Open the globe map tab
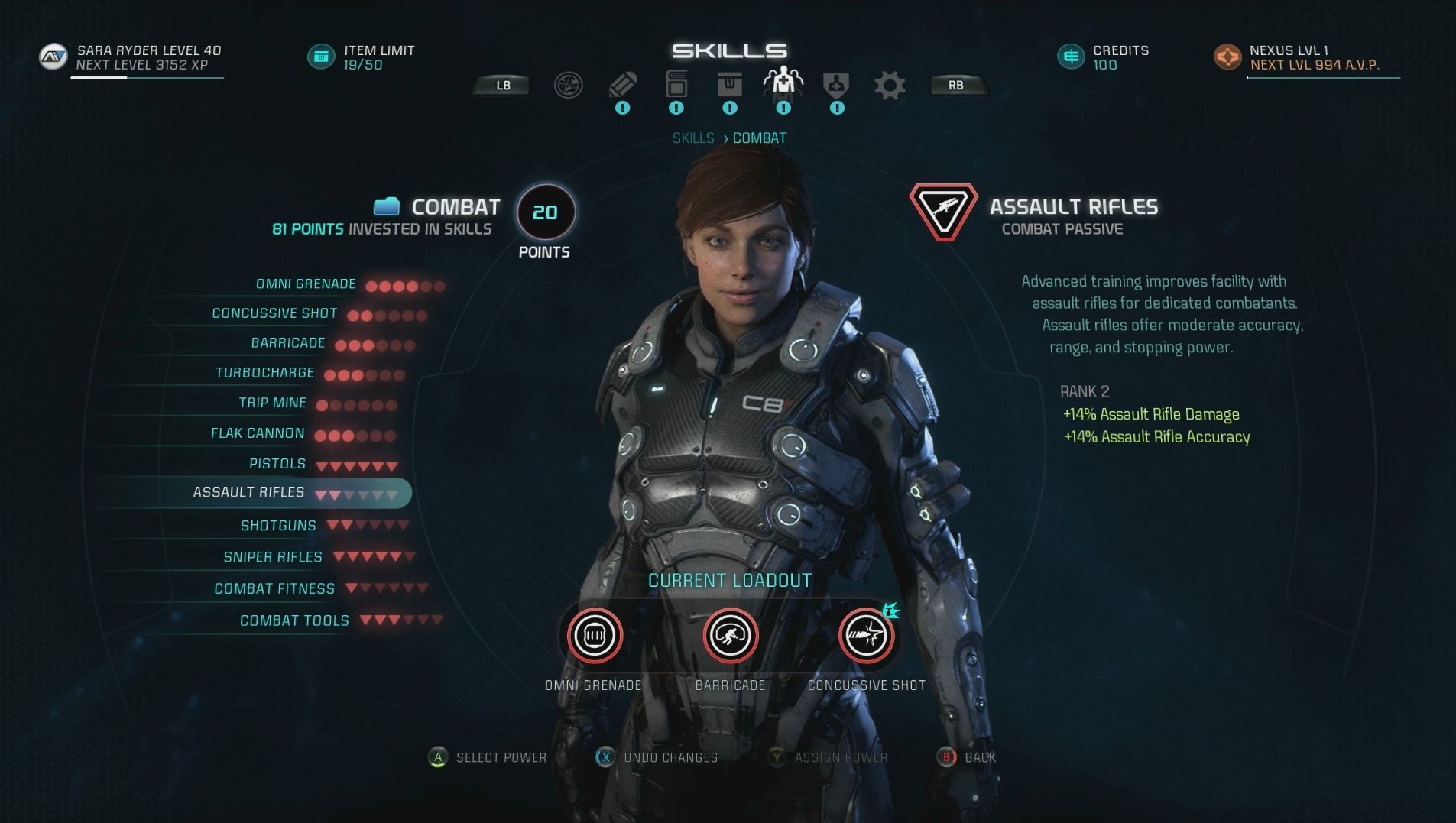 pyautogui.click(x=568, y=85)
